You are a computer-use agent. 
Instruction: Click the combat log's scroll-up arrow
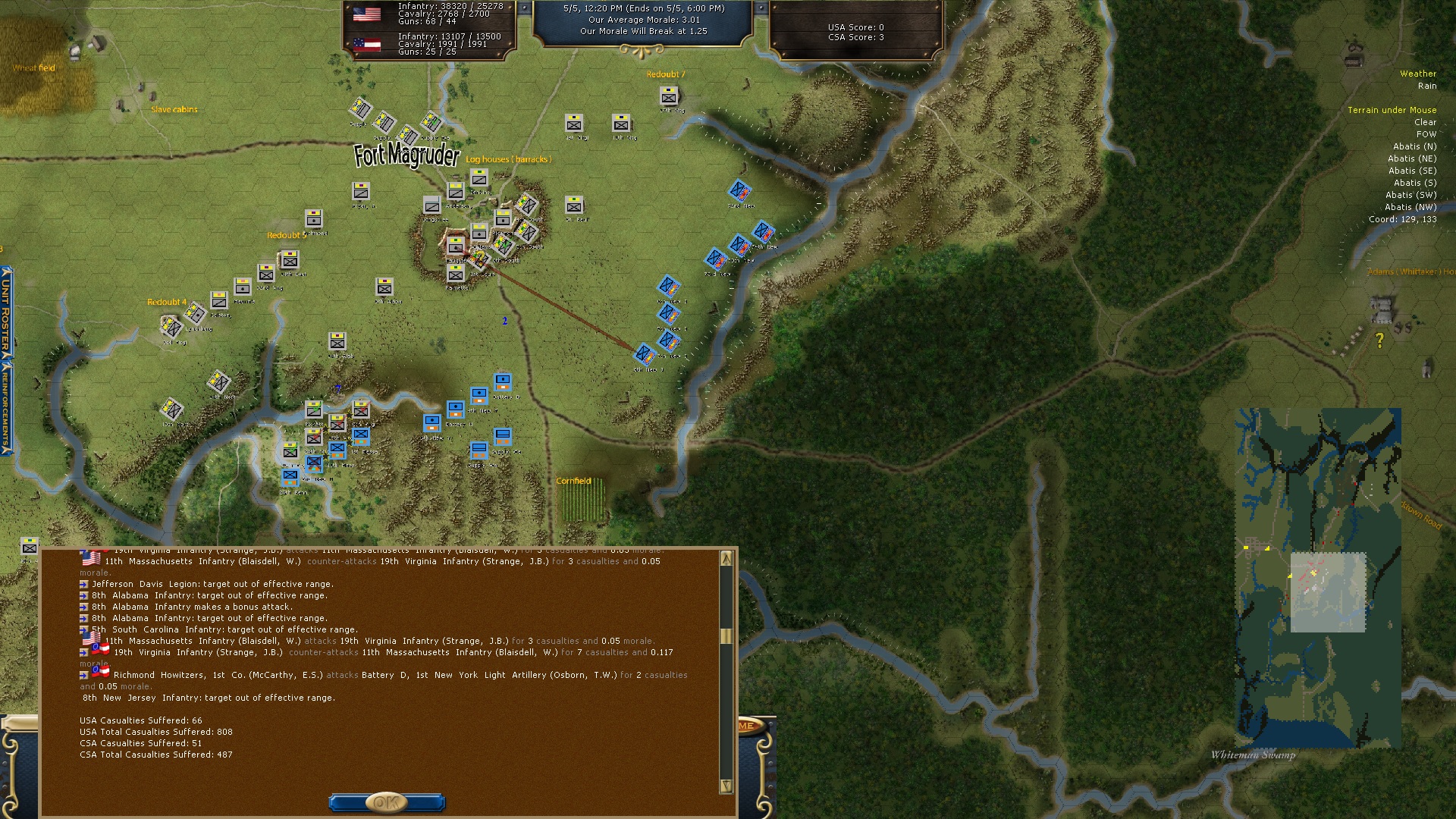726,559
